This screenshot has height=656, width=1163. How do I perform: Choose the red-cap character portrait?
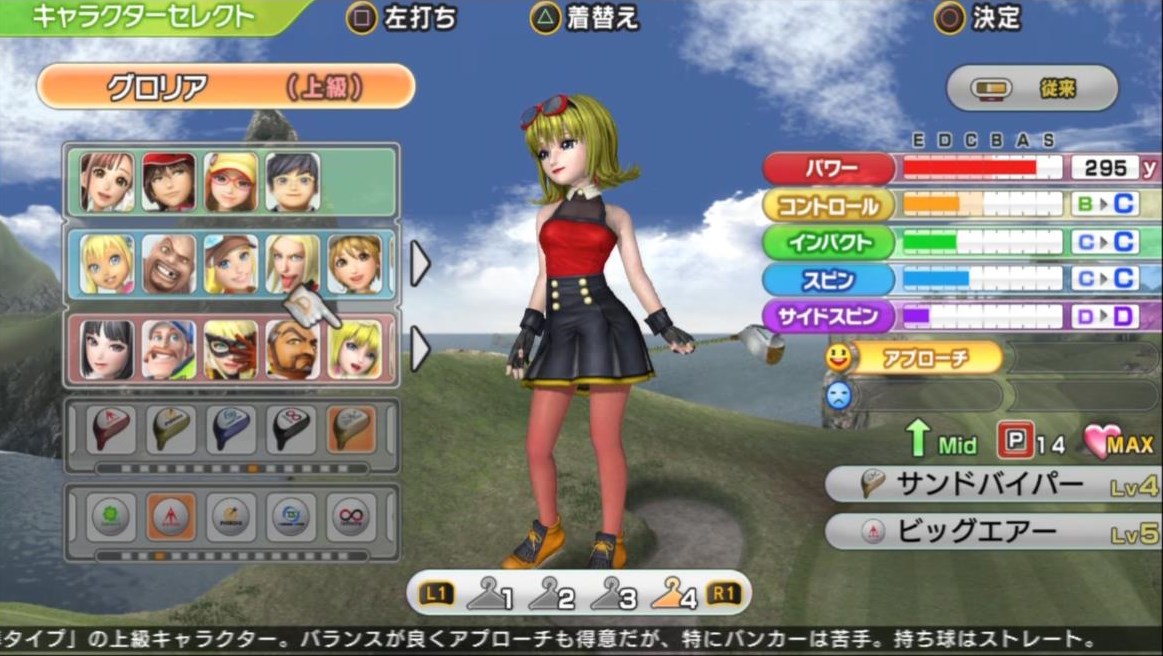point(168,181)
